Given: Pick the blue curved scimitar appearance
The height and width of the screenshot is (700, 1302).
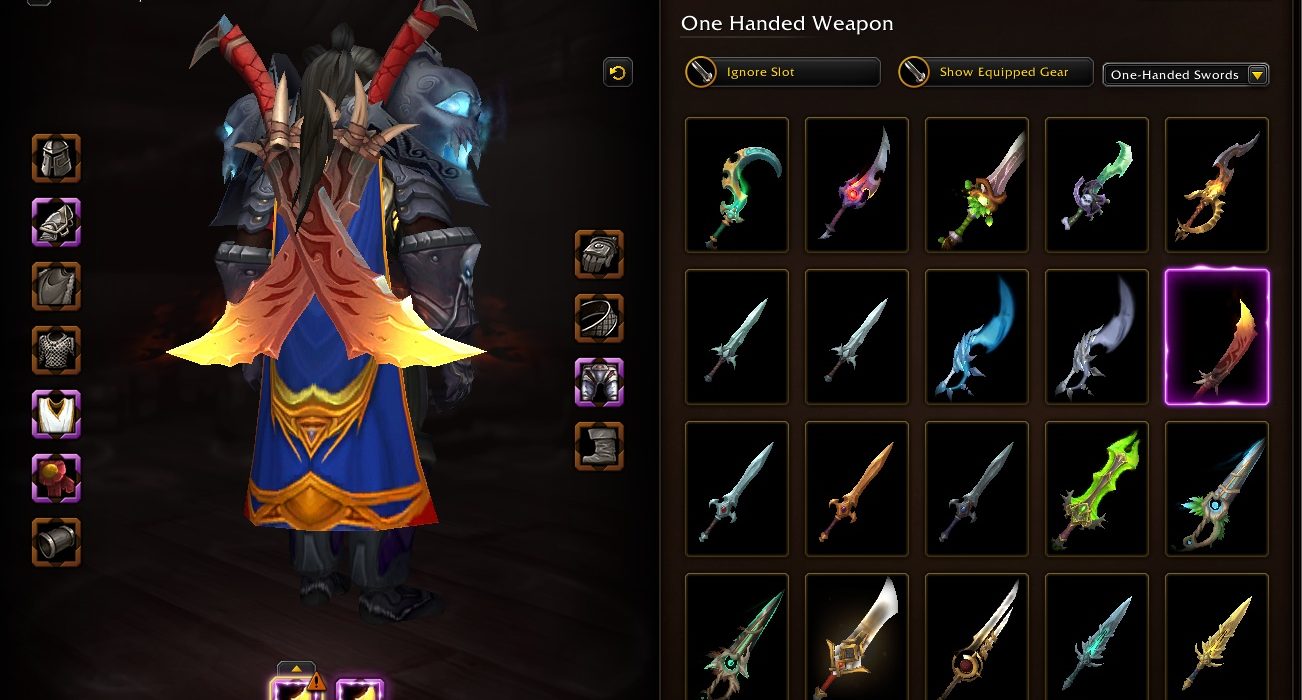Looking at the screenshot, I should pos(977,337).
